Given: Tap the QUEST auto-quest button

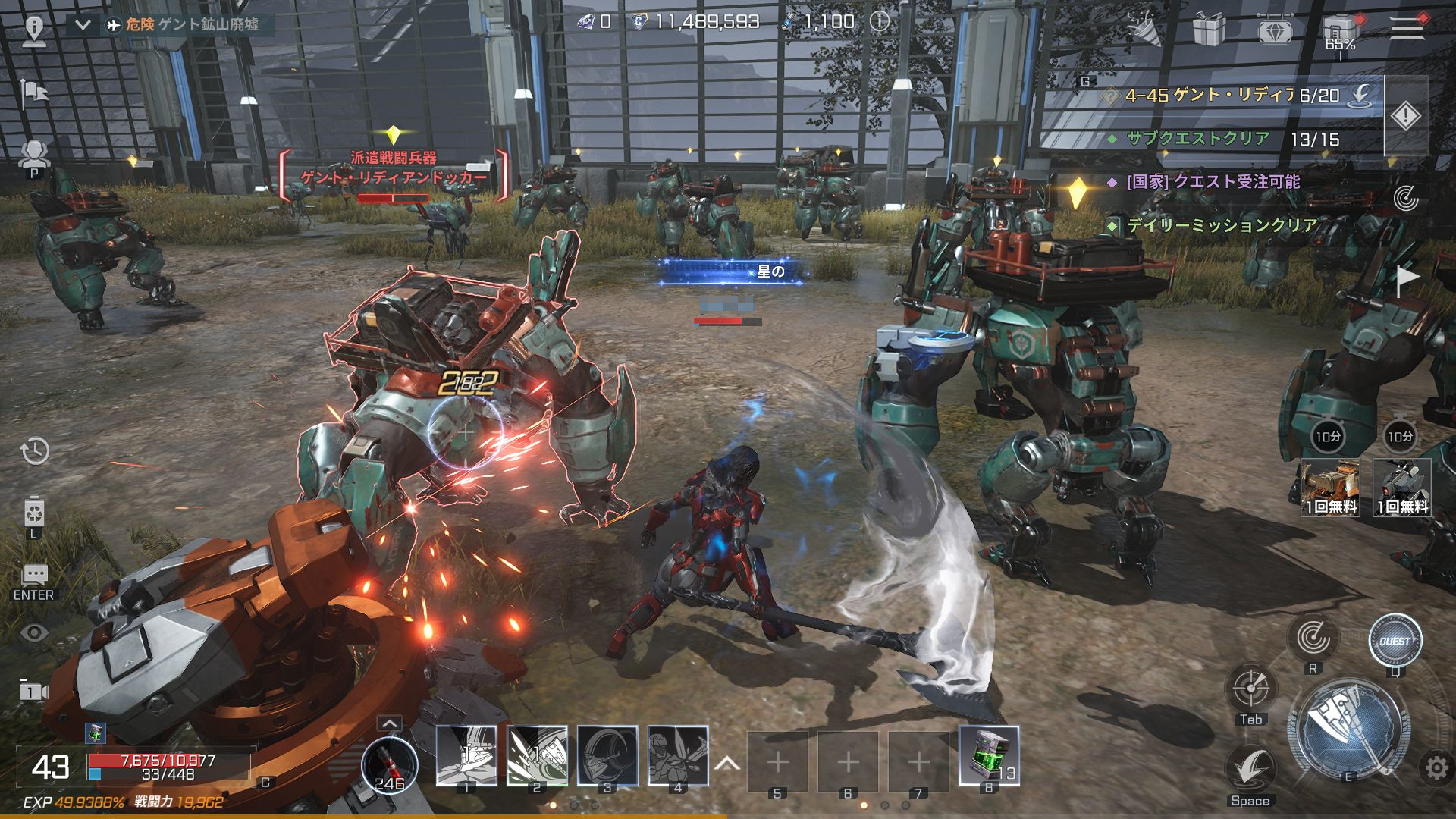Looking at the screenshot, I should (1395, 641).
